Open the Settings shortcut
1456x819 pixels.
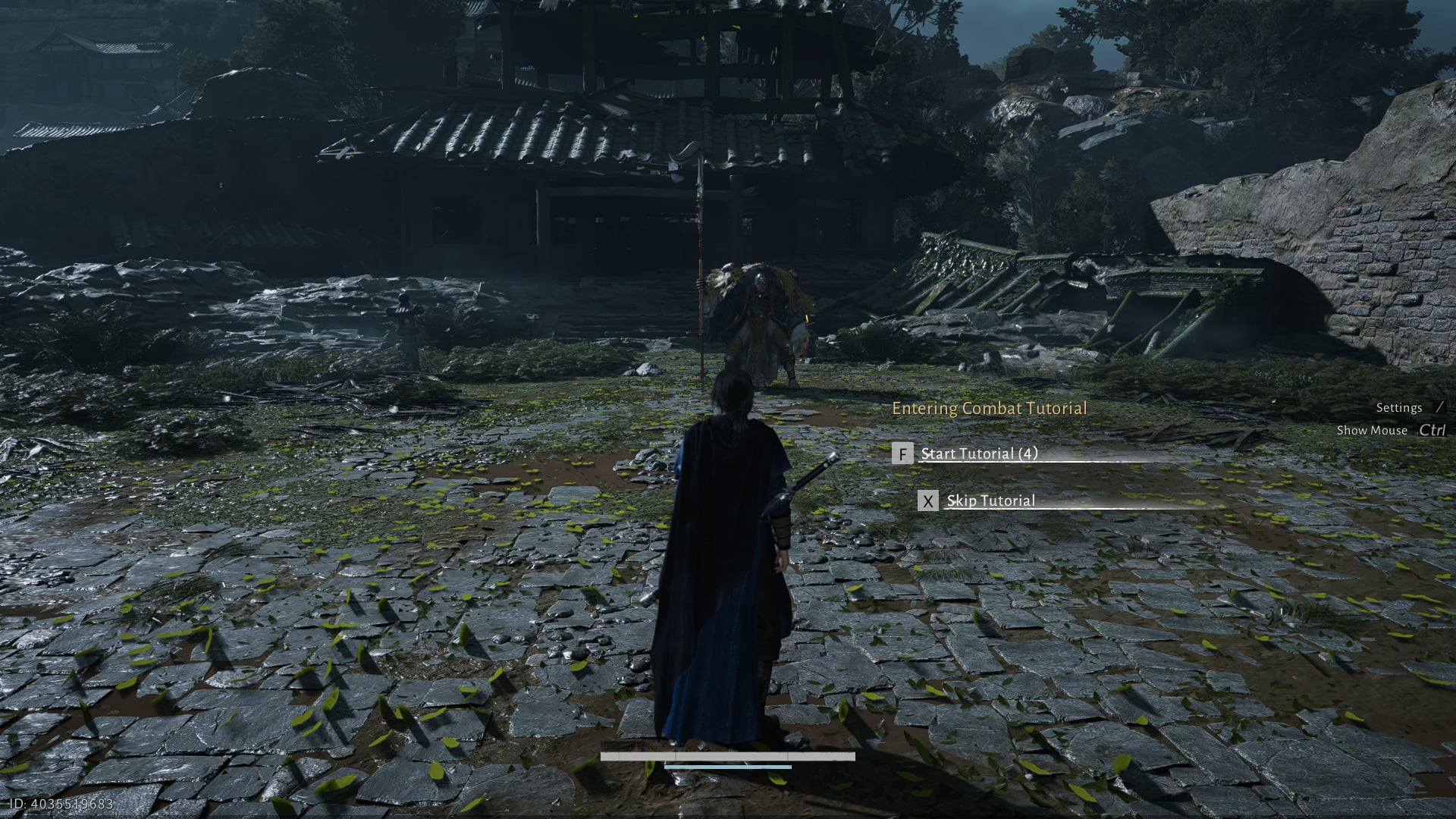(x=1399, y=408)
